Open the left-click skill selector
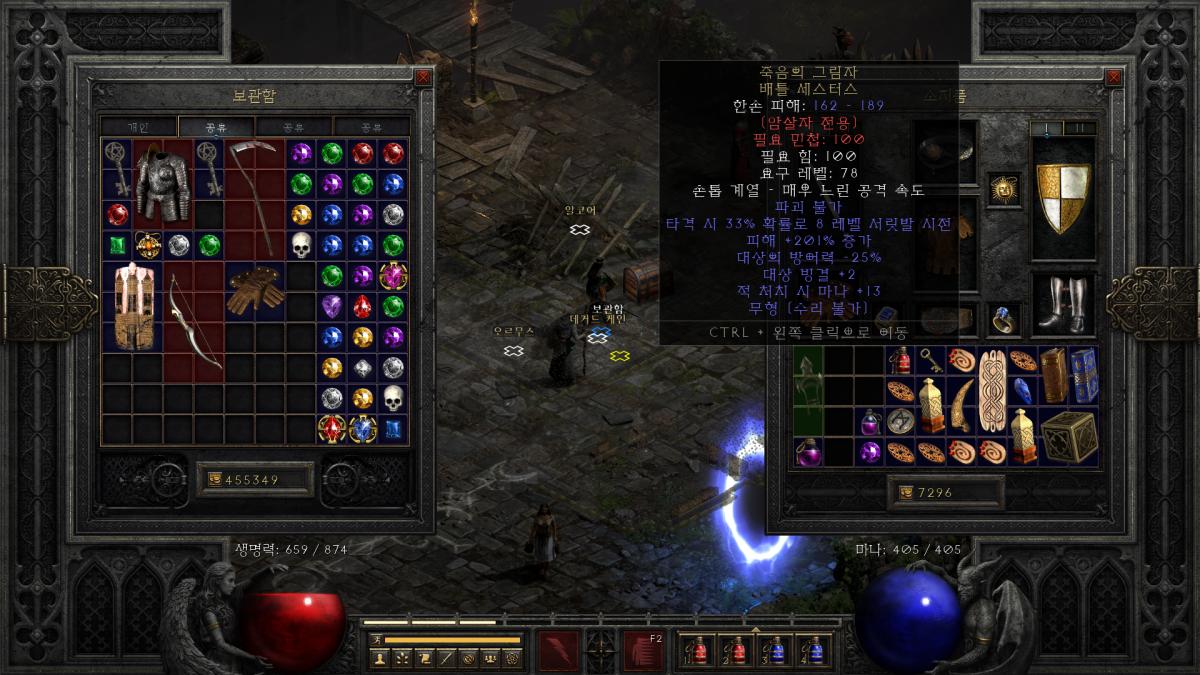 (557, 650)
